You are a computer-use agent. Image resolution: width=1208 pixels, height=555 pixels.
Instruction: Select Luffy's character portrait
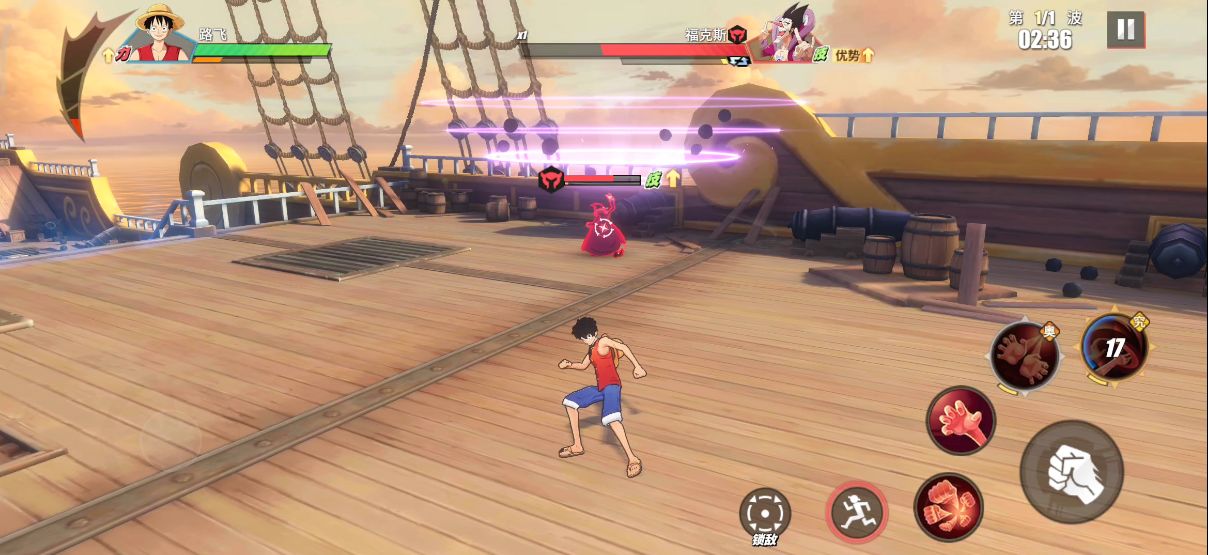click(x=160, y=33)
